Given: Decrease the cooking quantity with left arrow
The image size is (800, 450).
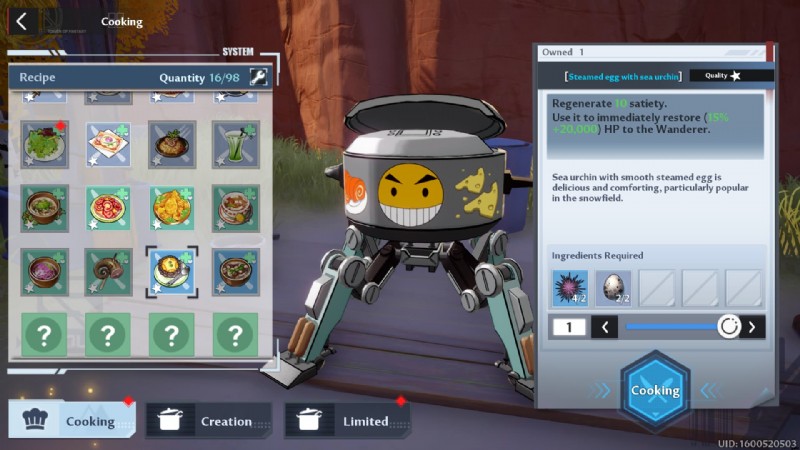Looking at the screenshot, I should [x=604, y=326].
